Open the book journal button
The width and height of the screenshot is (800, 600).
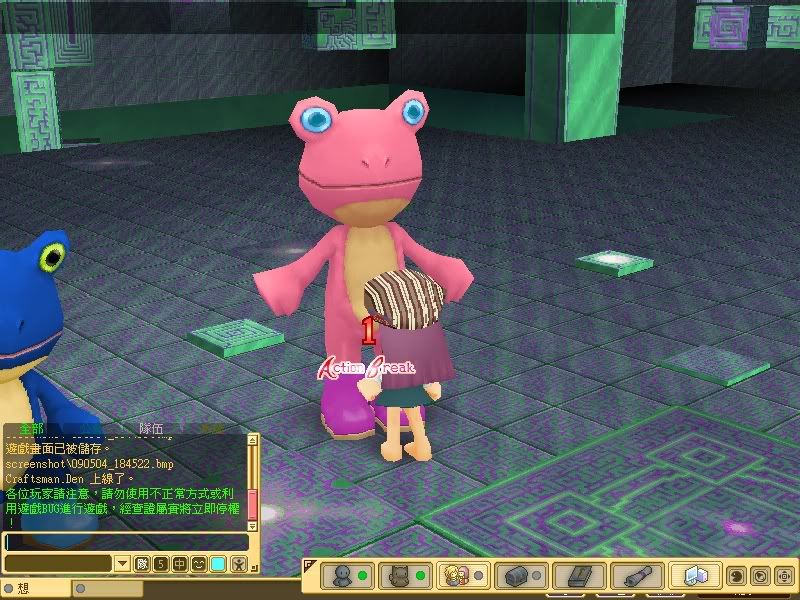580,576
